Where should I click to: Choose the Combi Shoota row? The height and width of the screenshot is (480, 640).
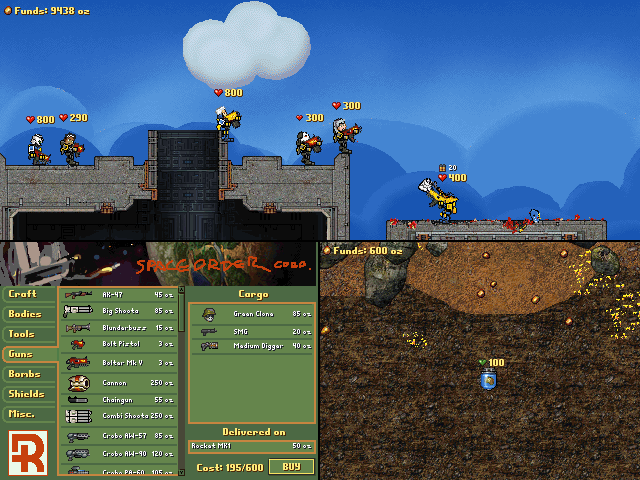tap(120, 416)
